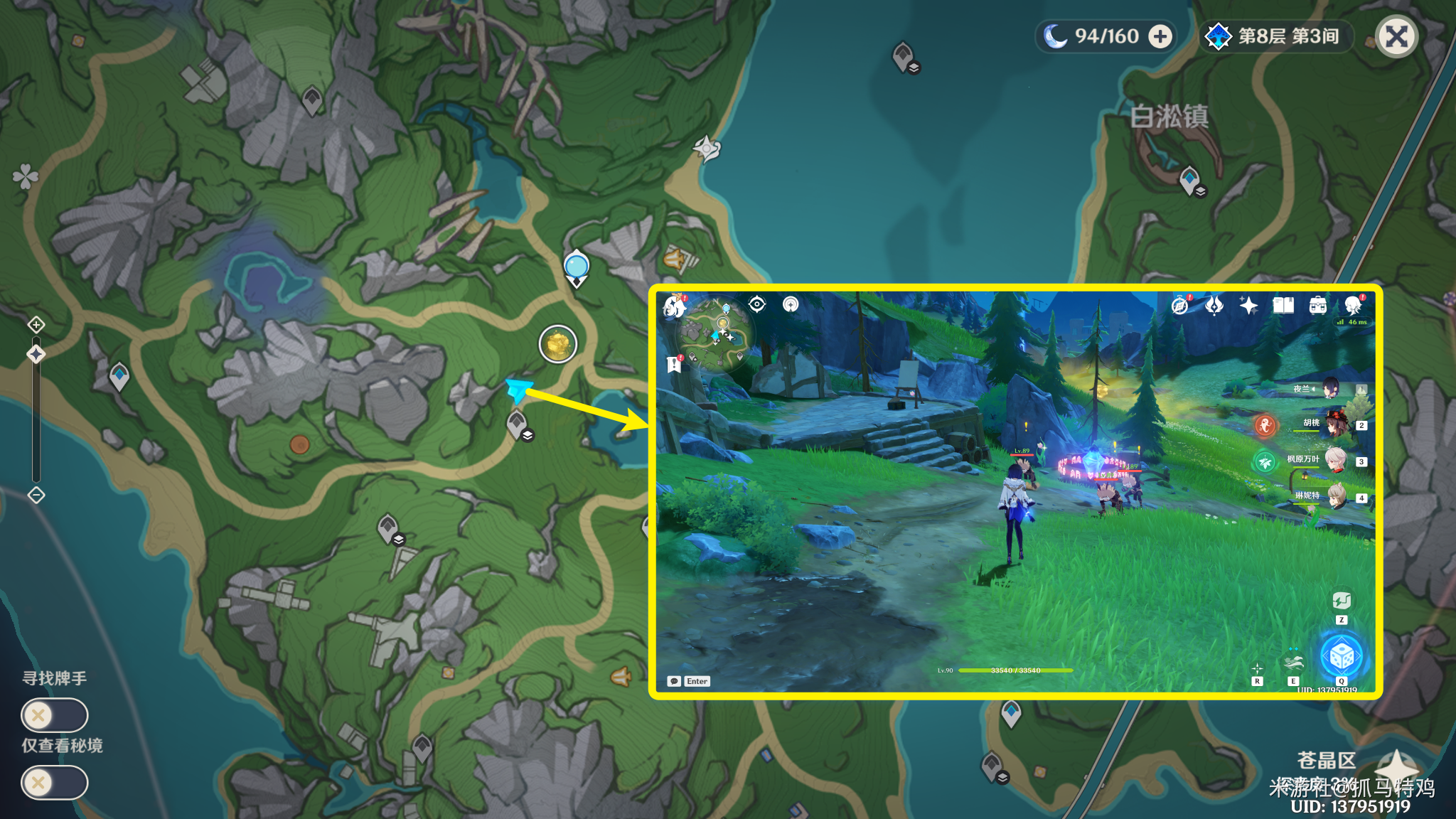Select the teleport waypoint below 白淞镇
The width and height of the screenshot is (1456, 819).
pos(1189,179)
